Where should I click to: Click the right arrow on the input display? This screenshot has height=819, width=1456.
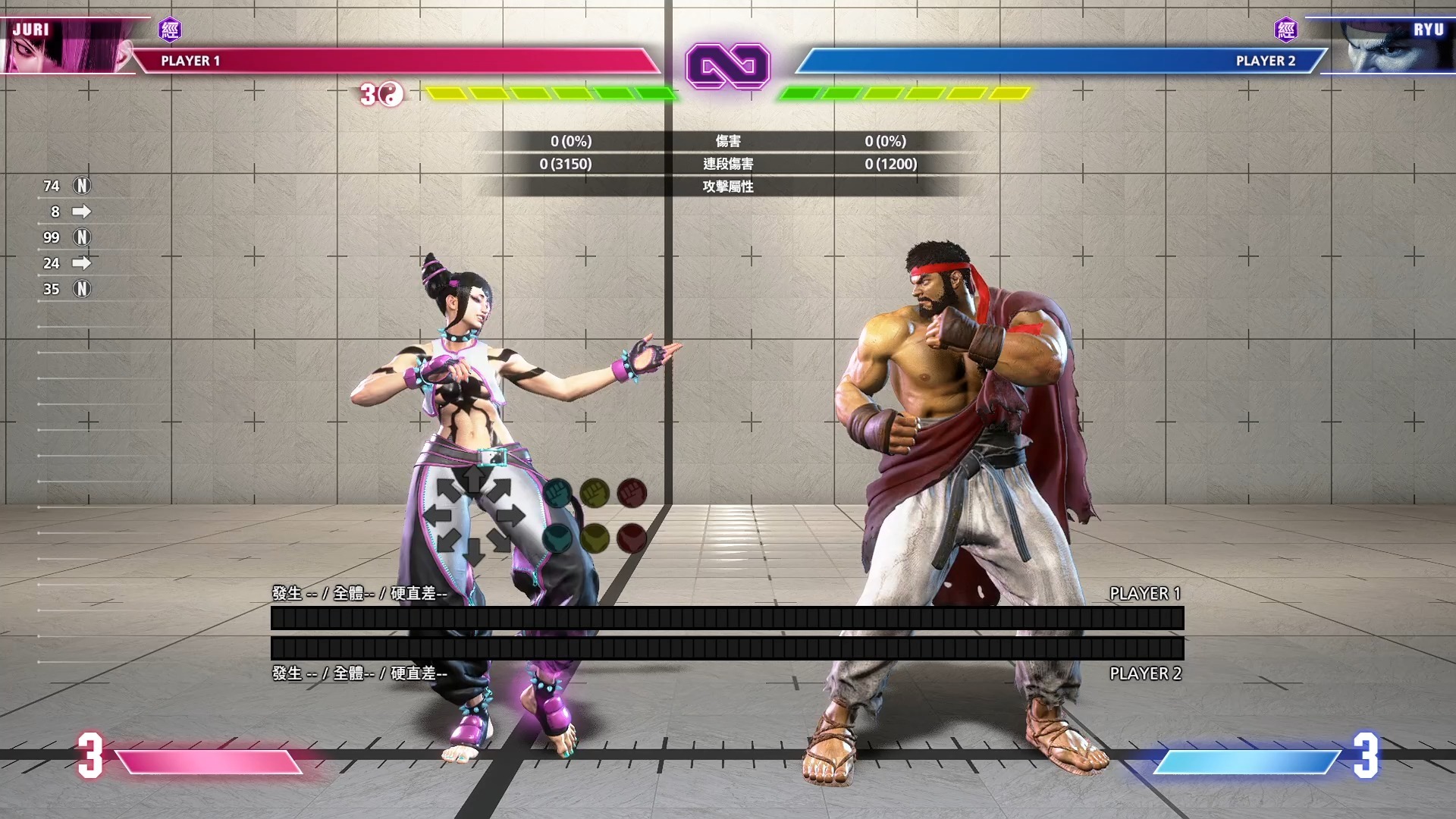[x=511, y=516]
